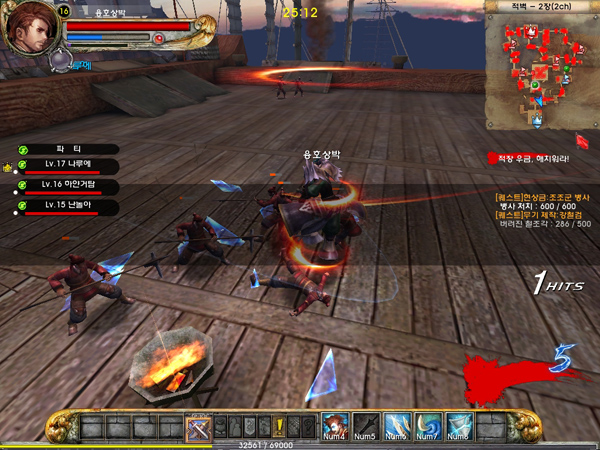Viewport: 600px width, 450px height.
Task: Activate the Num8 skill icon
Action: 459,425
